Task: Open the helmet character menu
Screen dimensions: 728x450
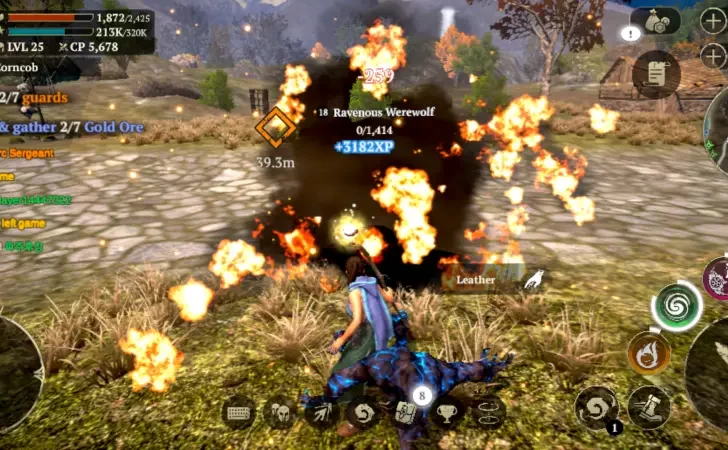Action: pos(279,414)
